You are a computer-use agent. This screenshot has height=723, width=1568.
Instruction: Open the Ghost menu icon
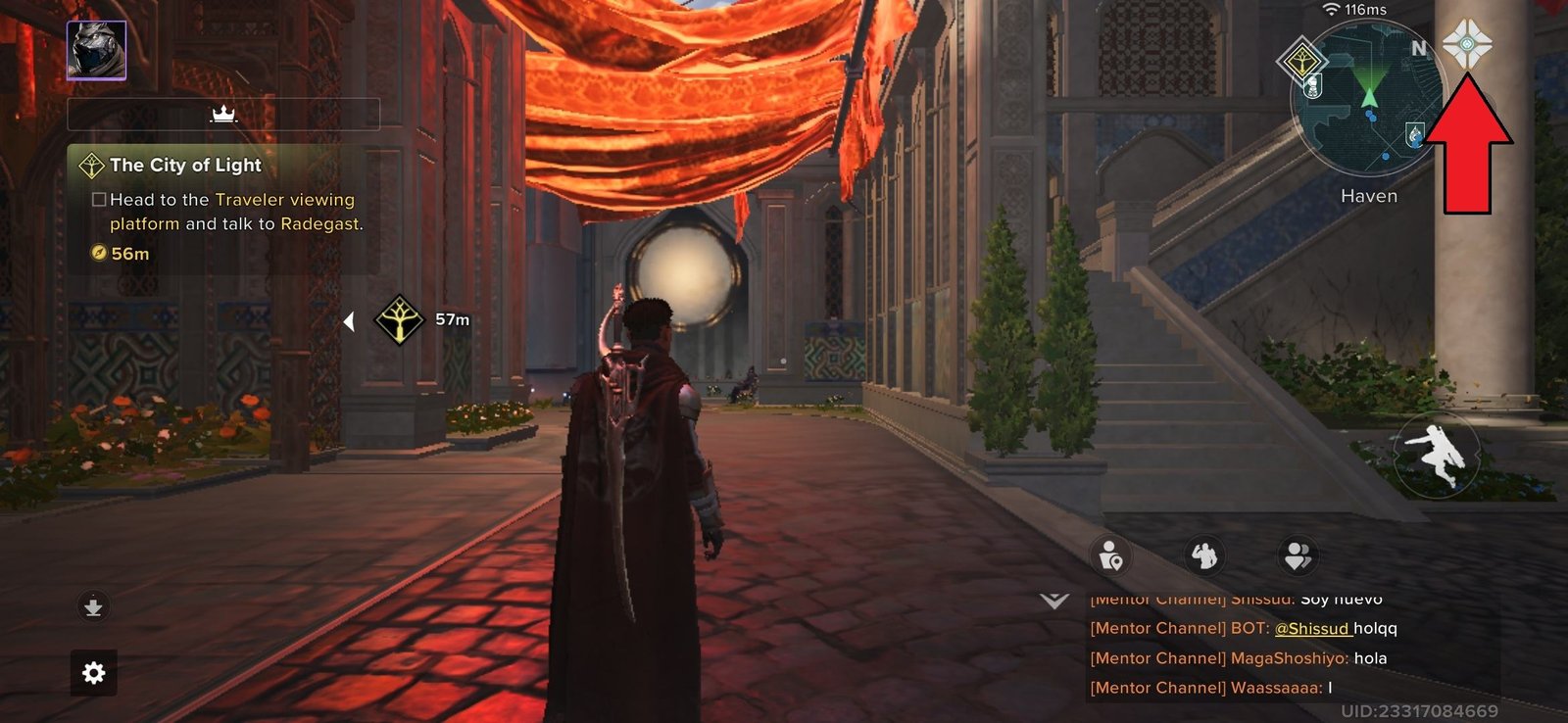coord(1466,44)
